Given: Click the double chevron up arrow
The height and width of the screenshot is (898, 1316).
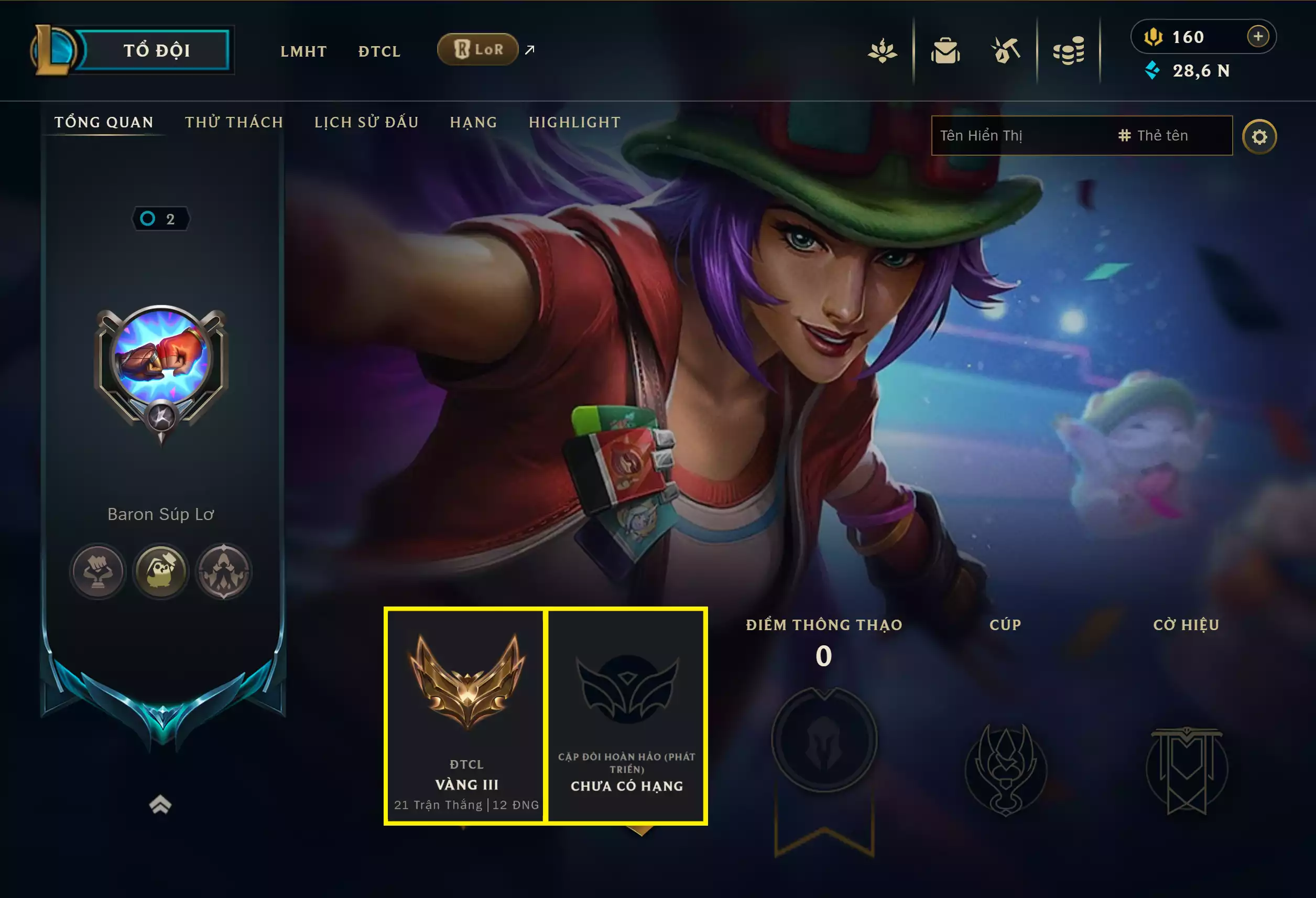Looking at the screenshot, I should 160,805.
